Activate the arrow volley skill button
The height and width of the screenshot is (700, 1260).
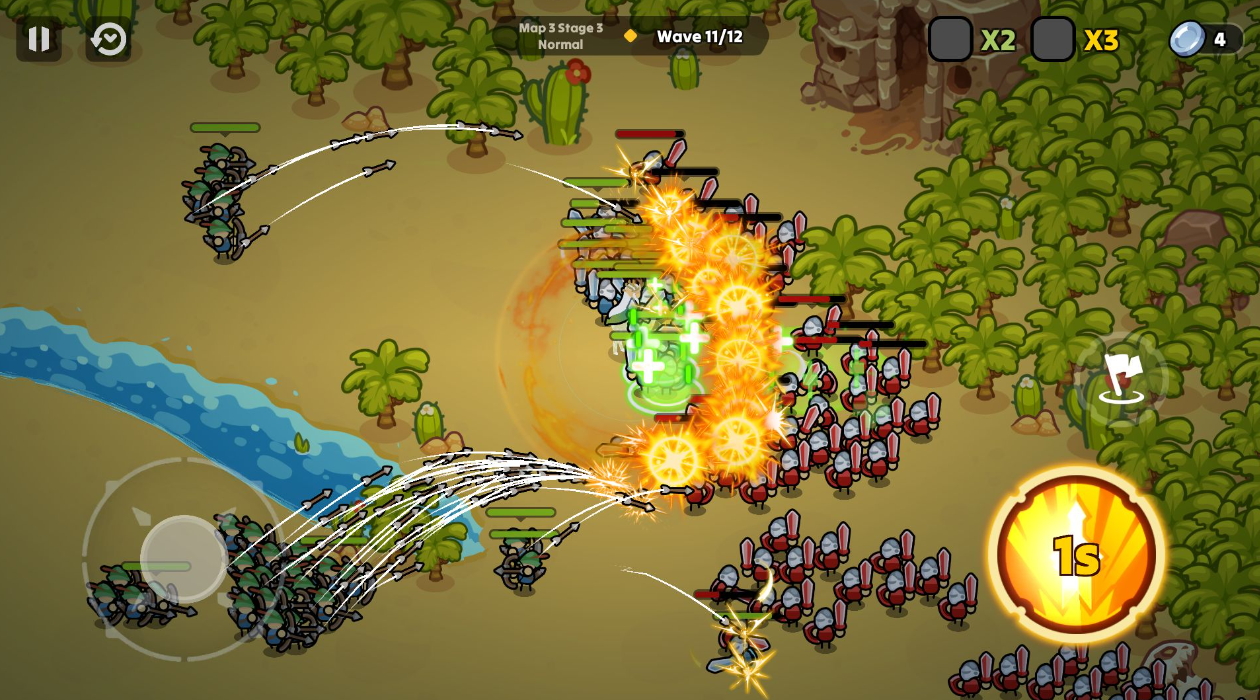coord(1076,553)
